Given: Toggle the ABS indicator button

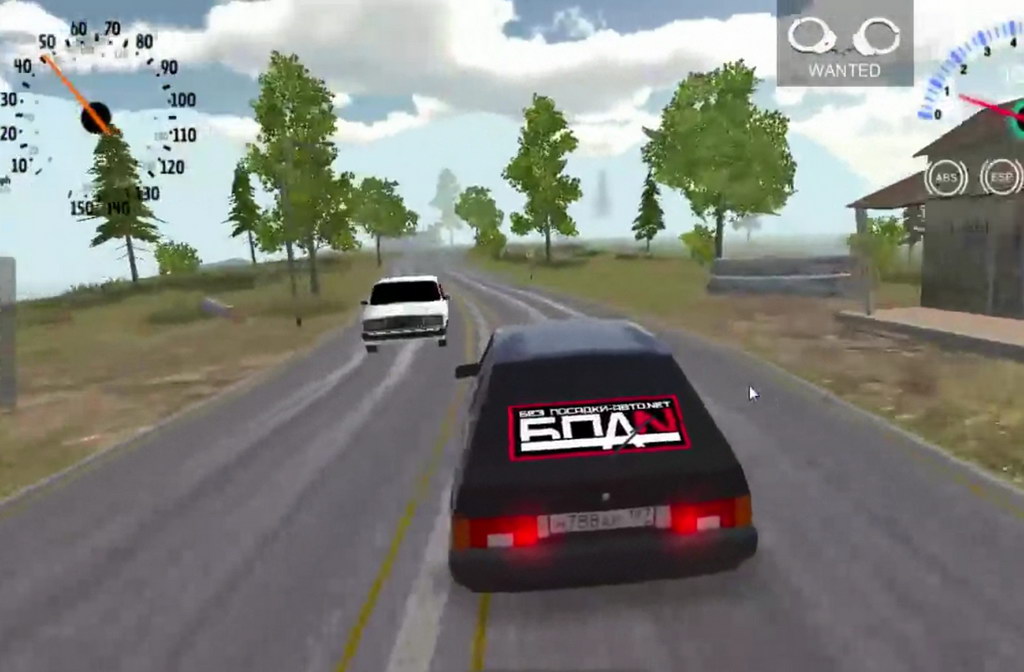Looking at the screenshot, I should click(946, 178).
